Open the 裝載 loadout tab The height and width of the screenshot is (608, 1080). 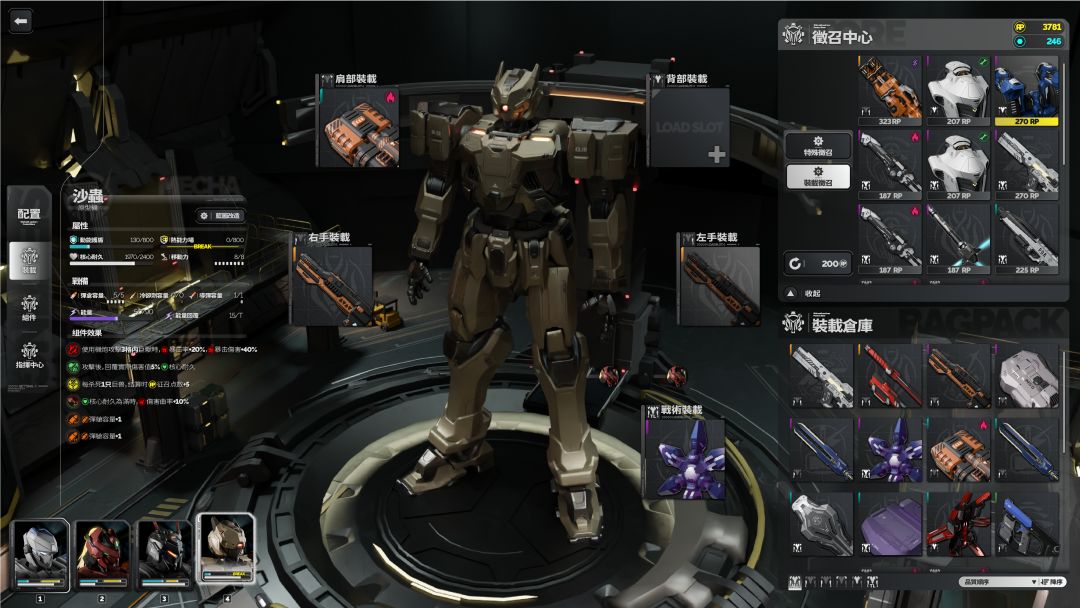29,261
